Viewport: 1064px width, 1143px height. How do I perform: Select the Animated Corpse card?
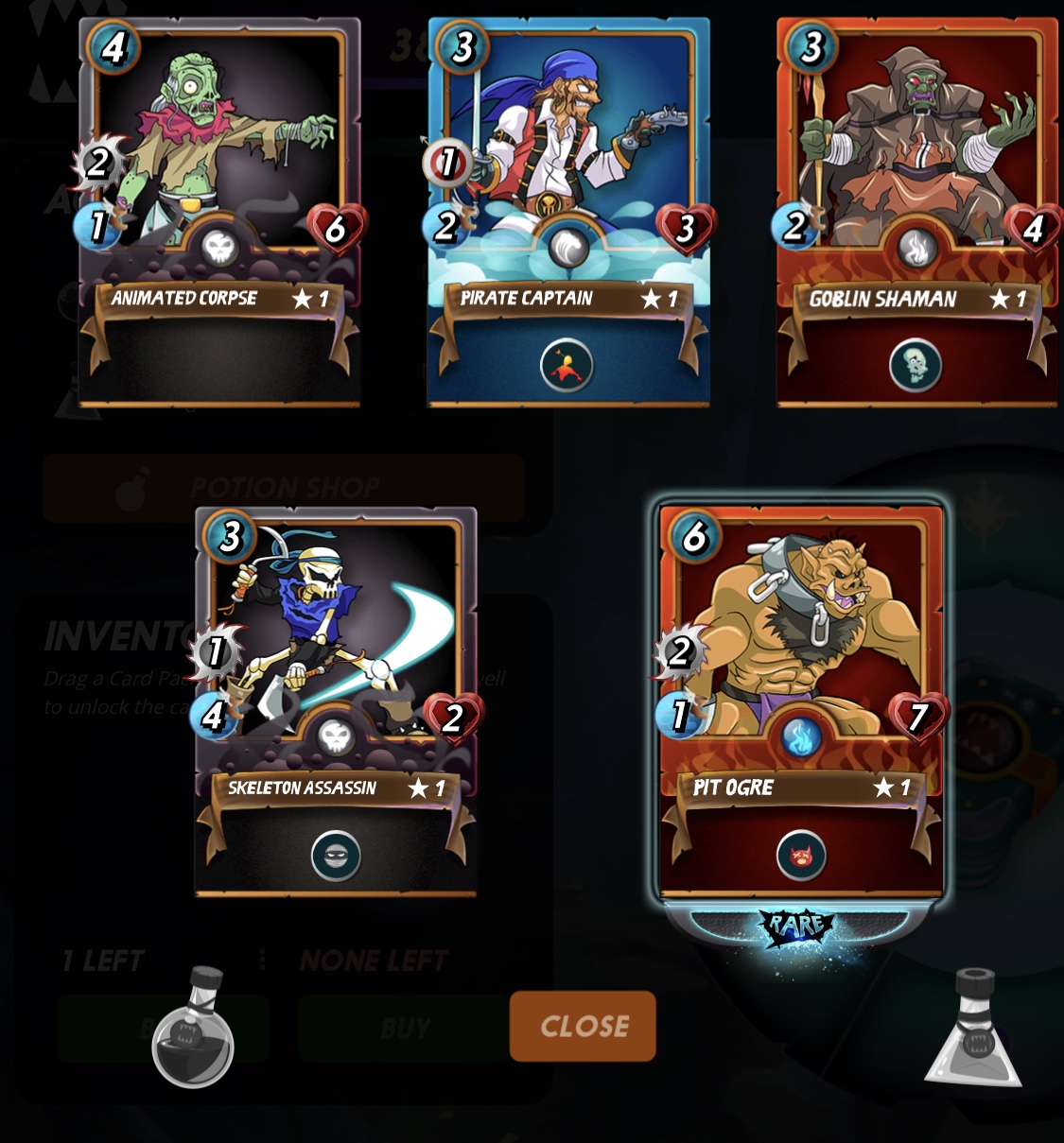219,170
